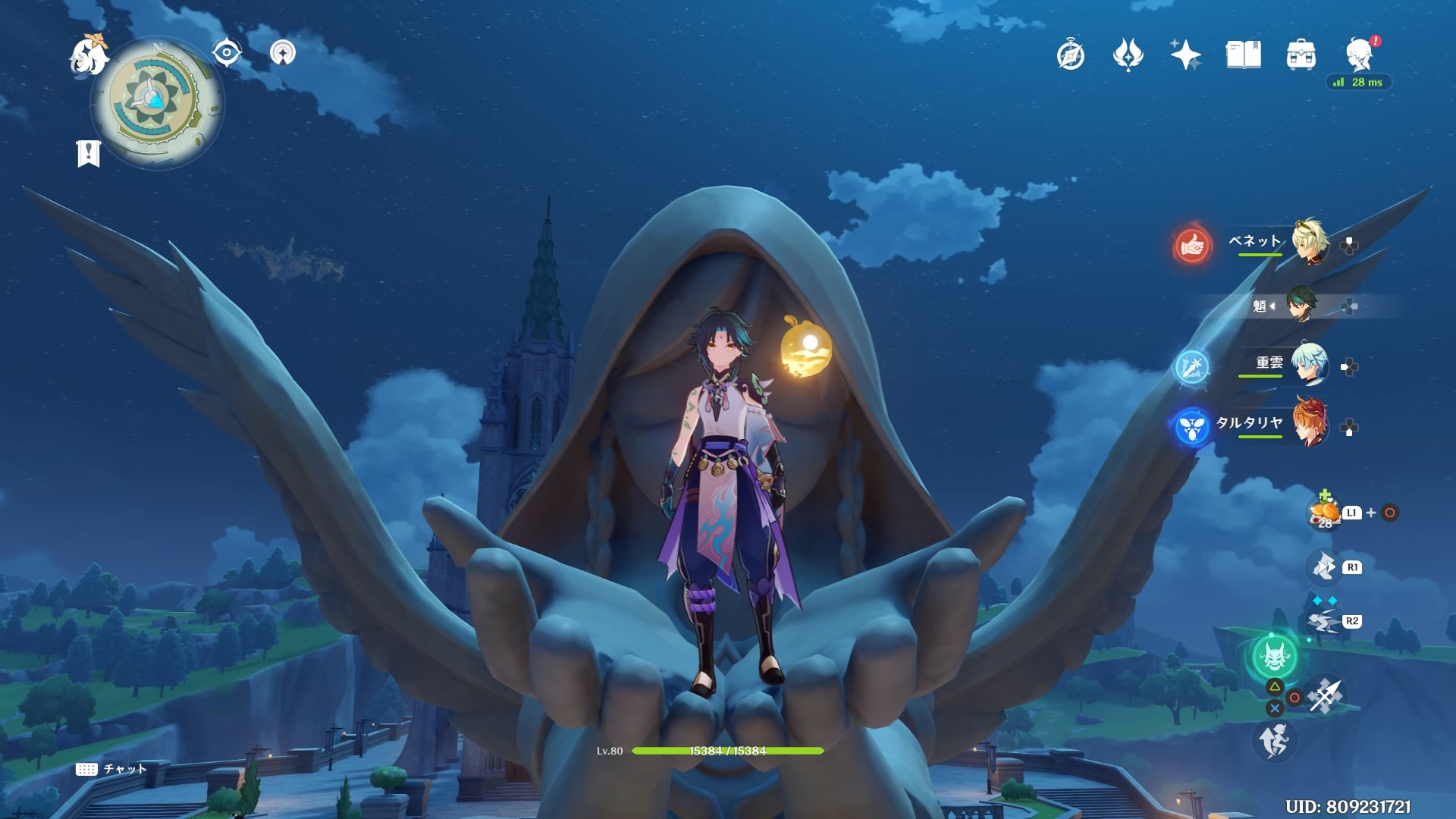Trigger the spear normal attack icon
The width and height of the screenshot is (1456, 819).
tap(1326, 695)
